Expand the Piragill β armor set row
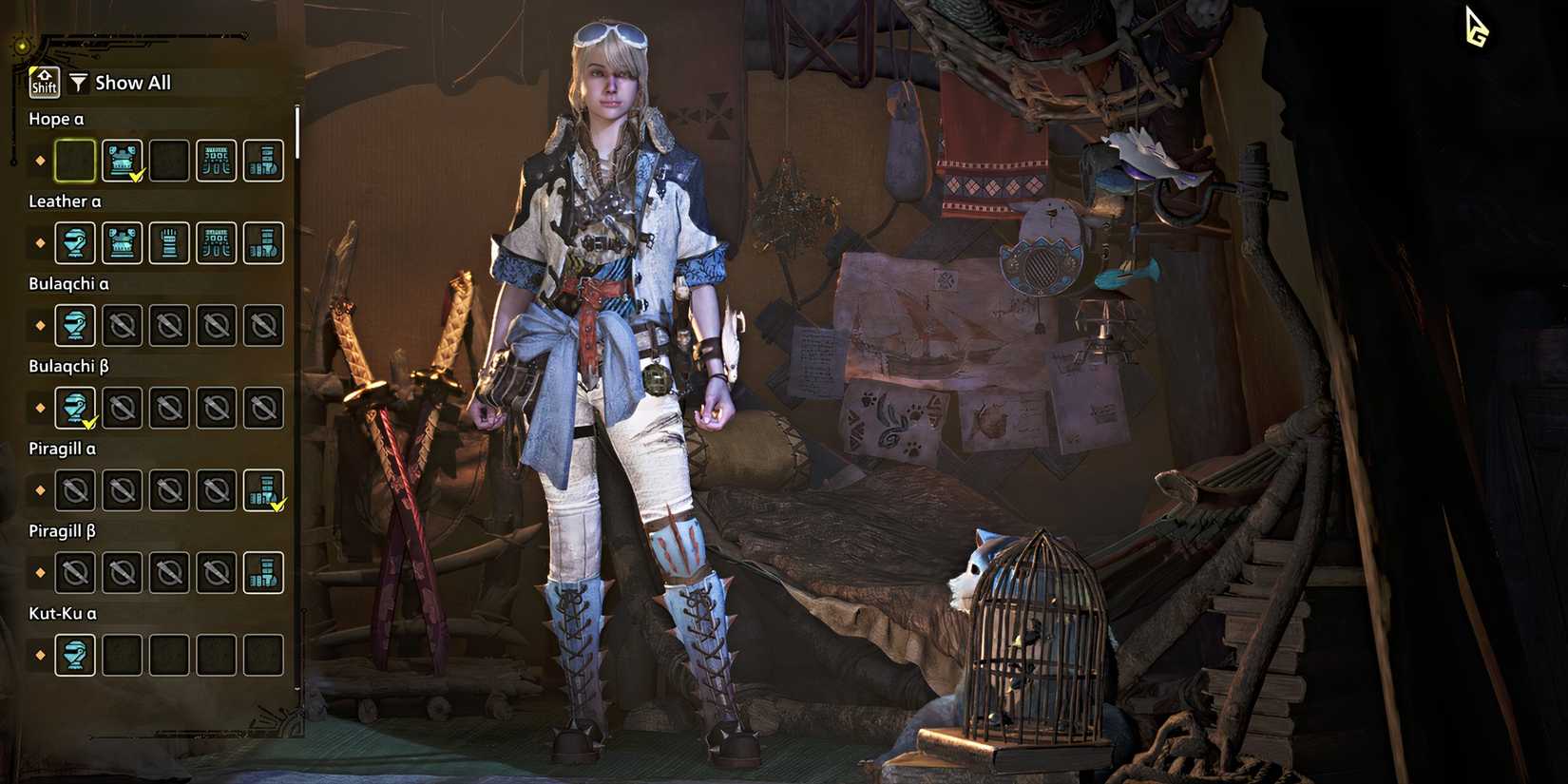The image size is (1568, 784). click(62, 530)
